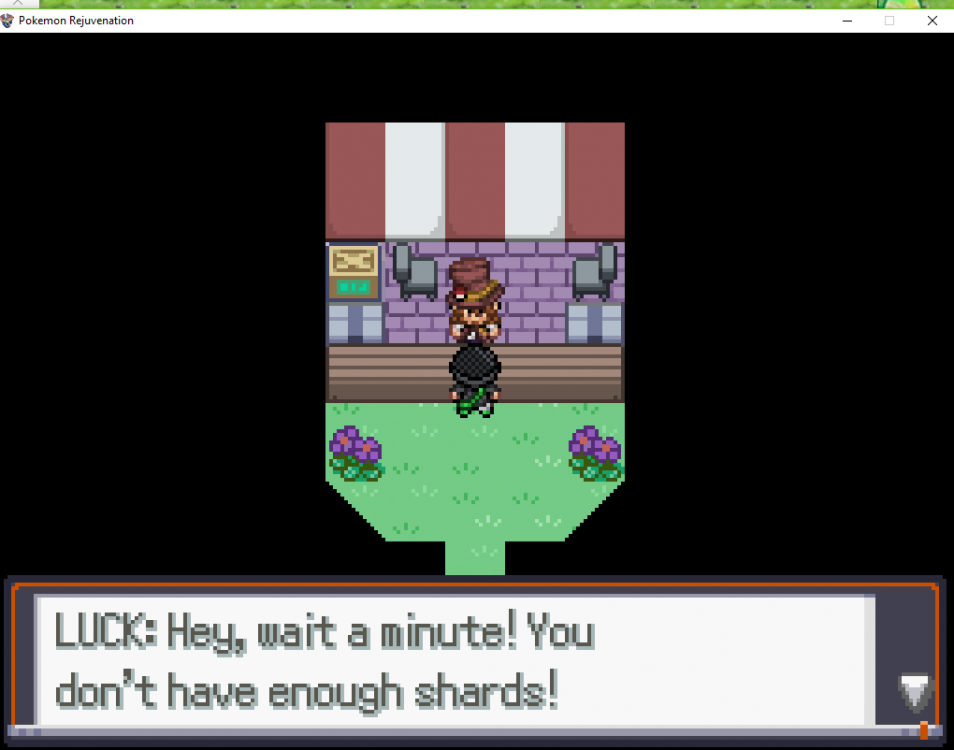This screenshot has height=750, width=954.
Task: Click the LUCK dialogue message box
Action: point(455,661)
